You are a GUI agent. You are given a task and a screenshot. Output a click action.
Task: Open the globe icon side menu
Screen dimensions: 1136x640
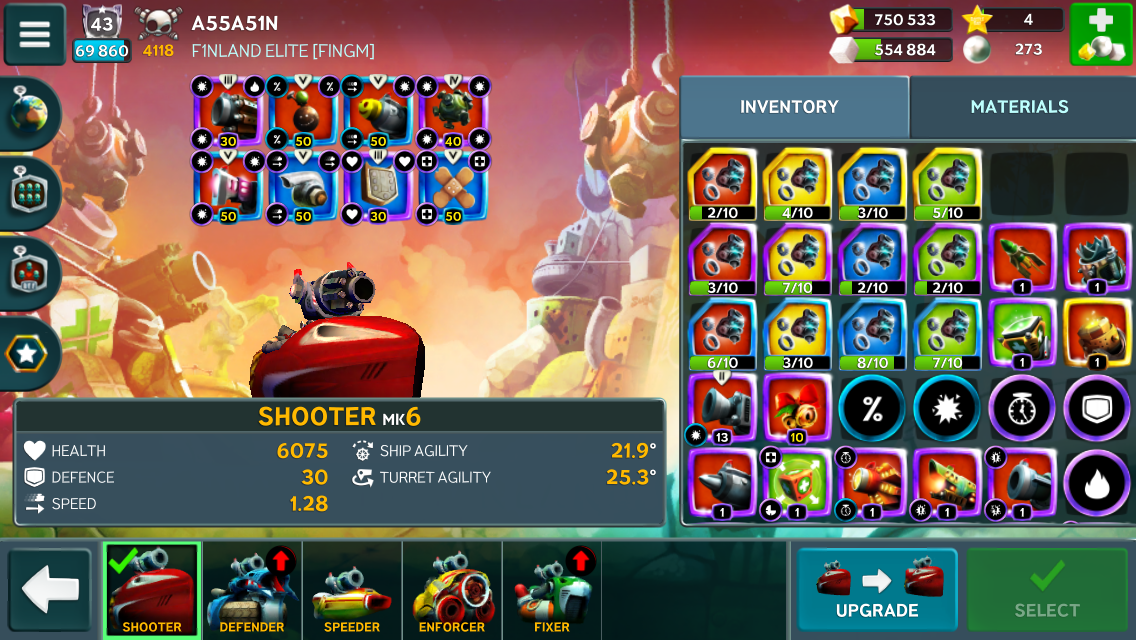pyautogui.click(x=29, y=114)
